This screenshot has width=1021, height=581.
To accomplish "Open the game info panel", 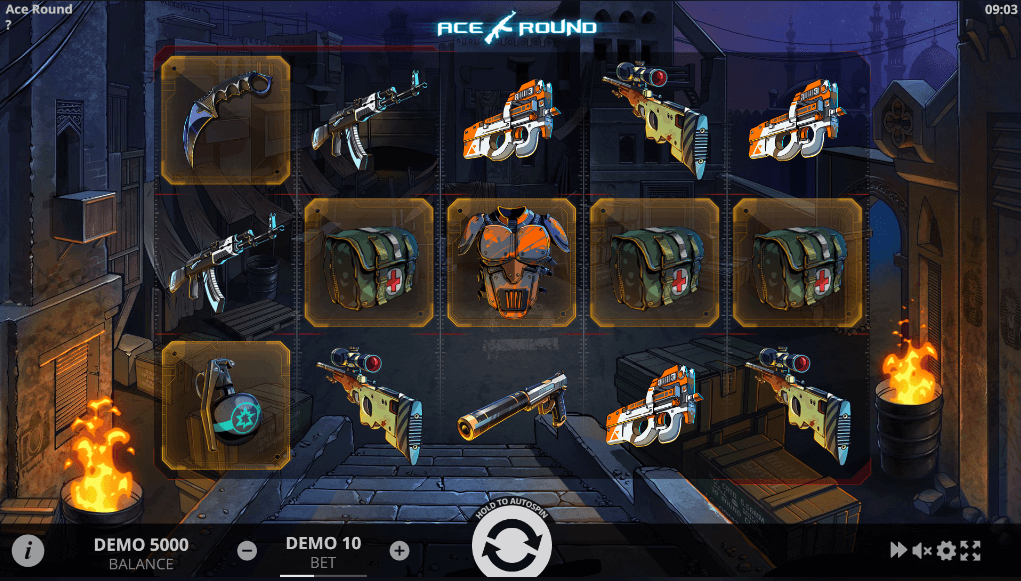I will 29,549.
